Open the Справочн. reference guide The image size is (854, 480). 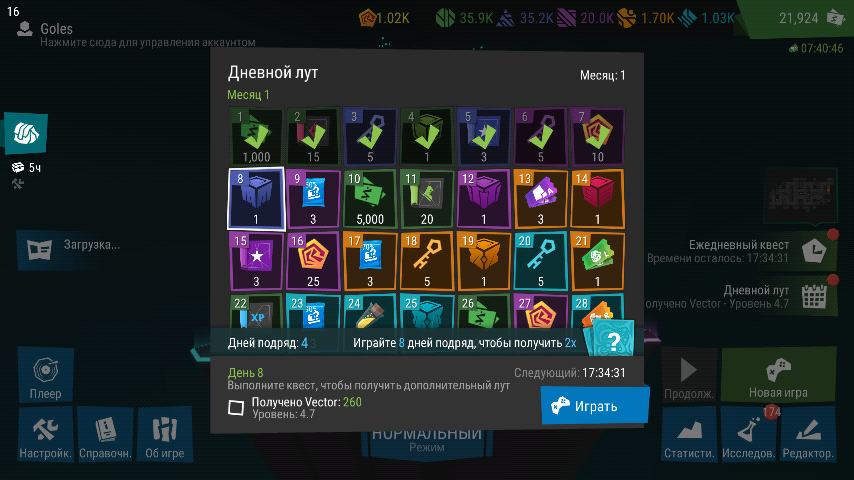coord(105,438)
